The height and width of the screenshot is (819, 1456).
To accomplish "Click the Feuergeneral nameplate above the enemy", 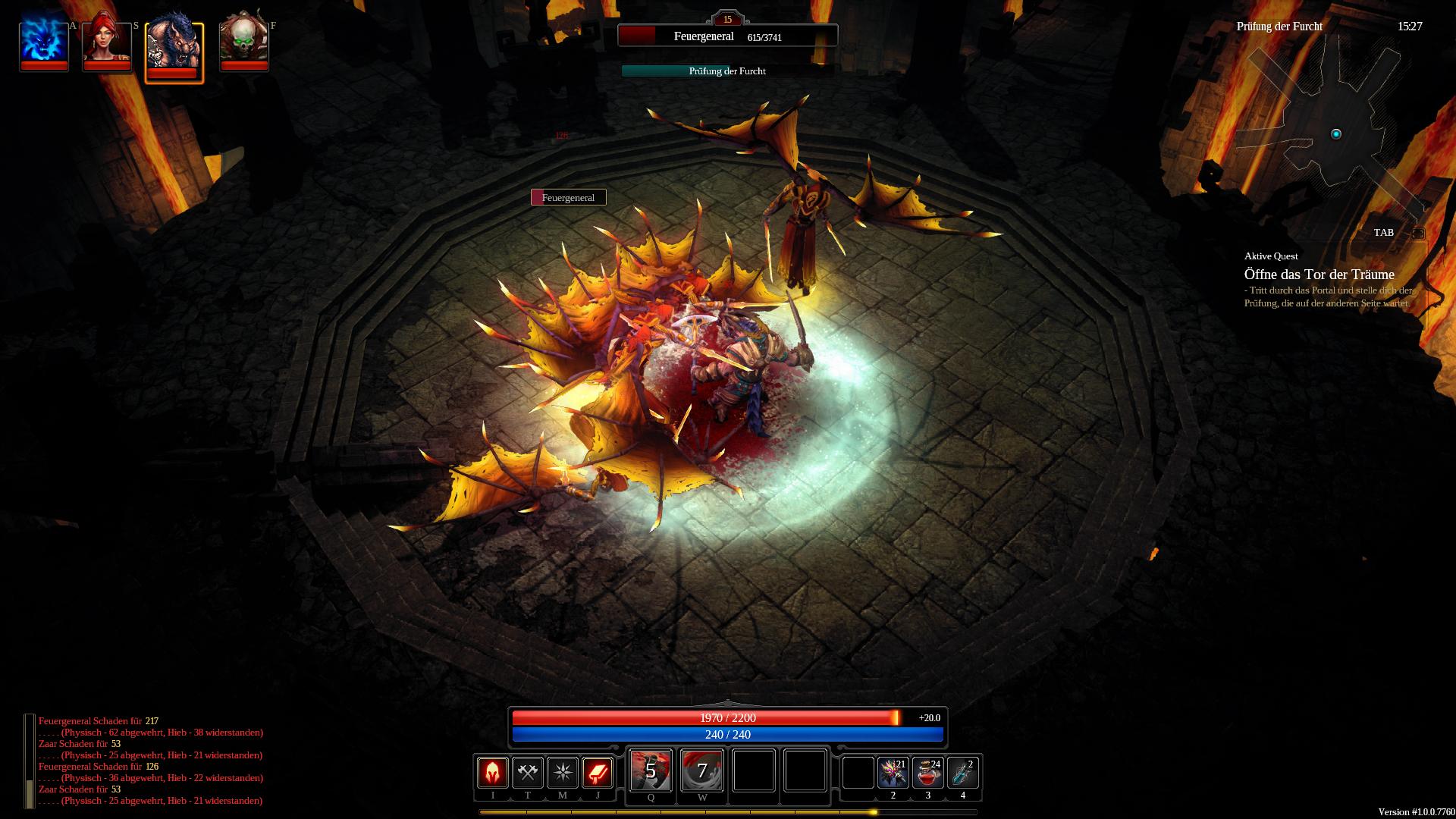I will (x=569, y=198).
